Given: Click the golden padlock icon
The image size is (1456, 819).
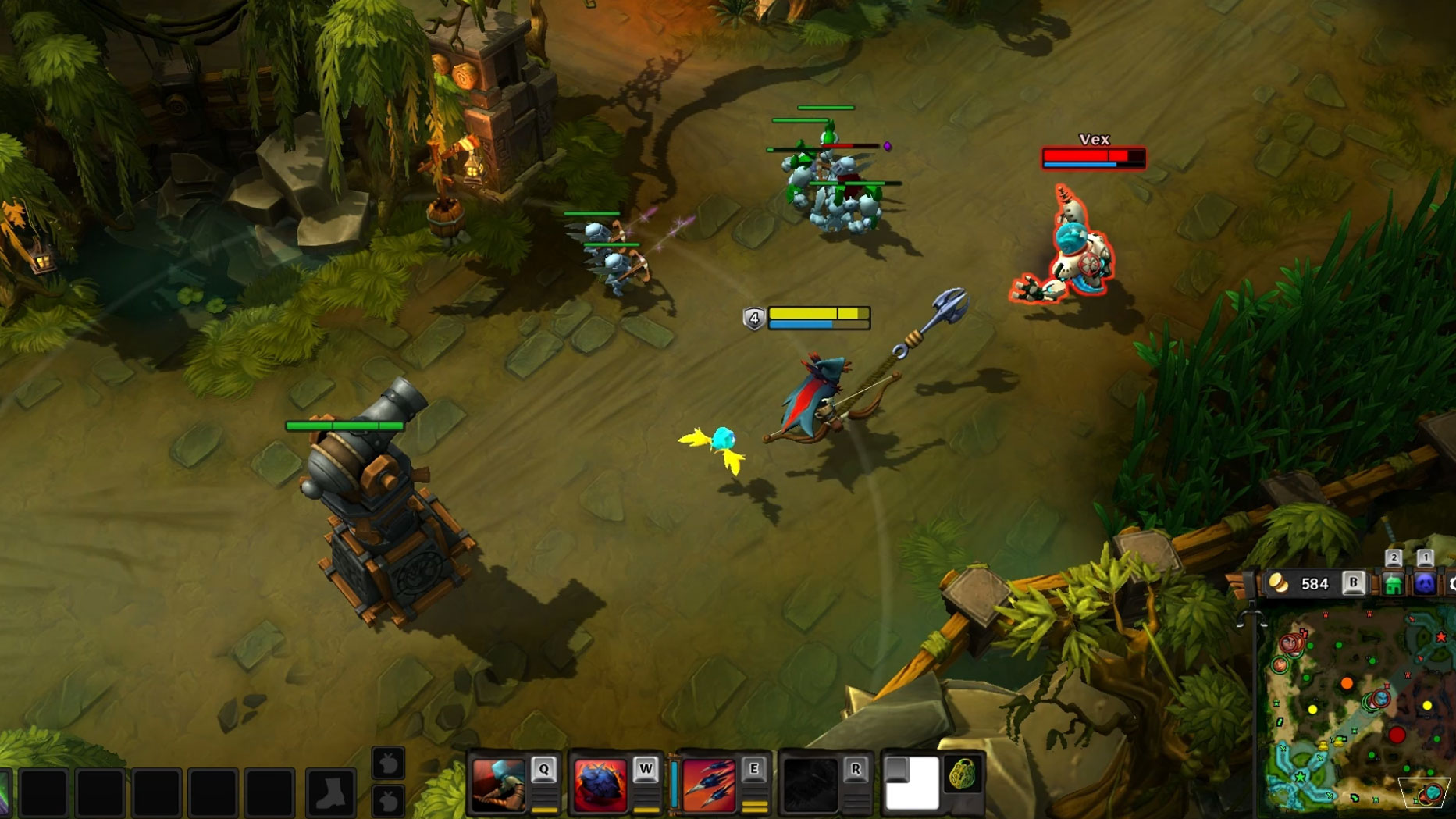Looking at the screenshot, I should [x=963, y=775].
